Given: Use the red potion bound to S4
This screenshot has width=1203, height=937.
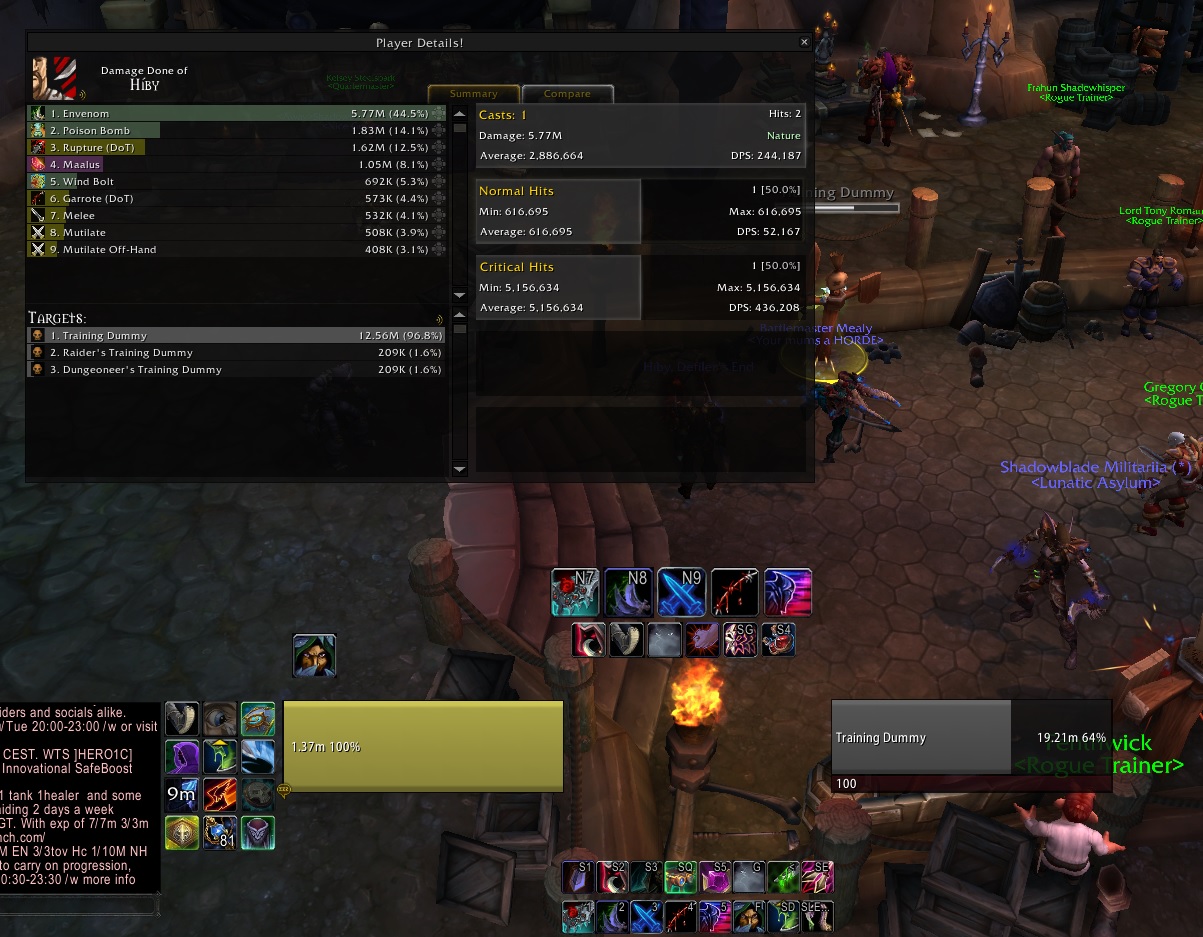Looking at the screenshot, I should tap(778, 640).
